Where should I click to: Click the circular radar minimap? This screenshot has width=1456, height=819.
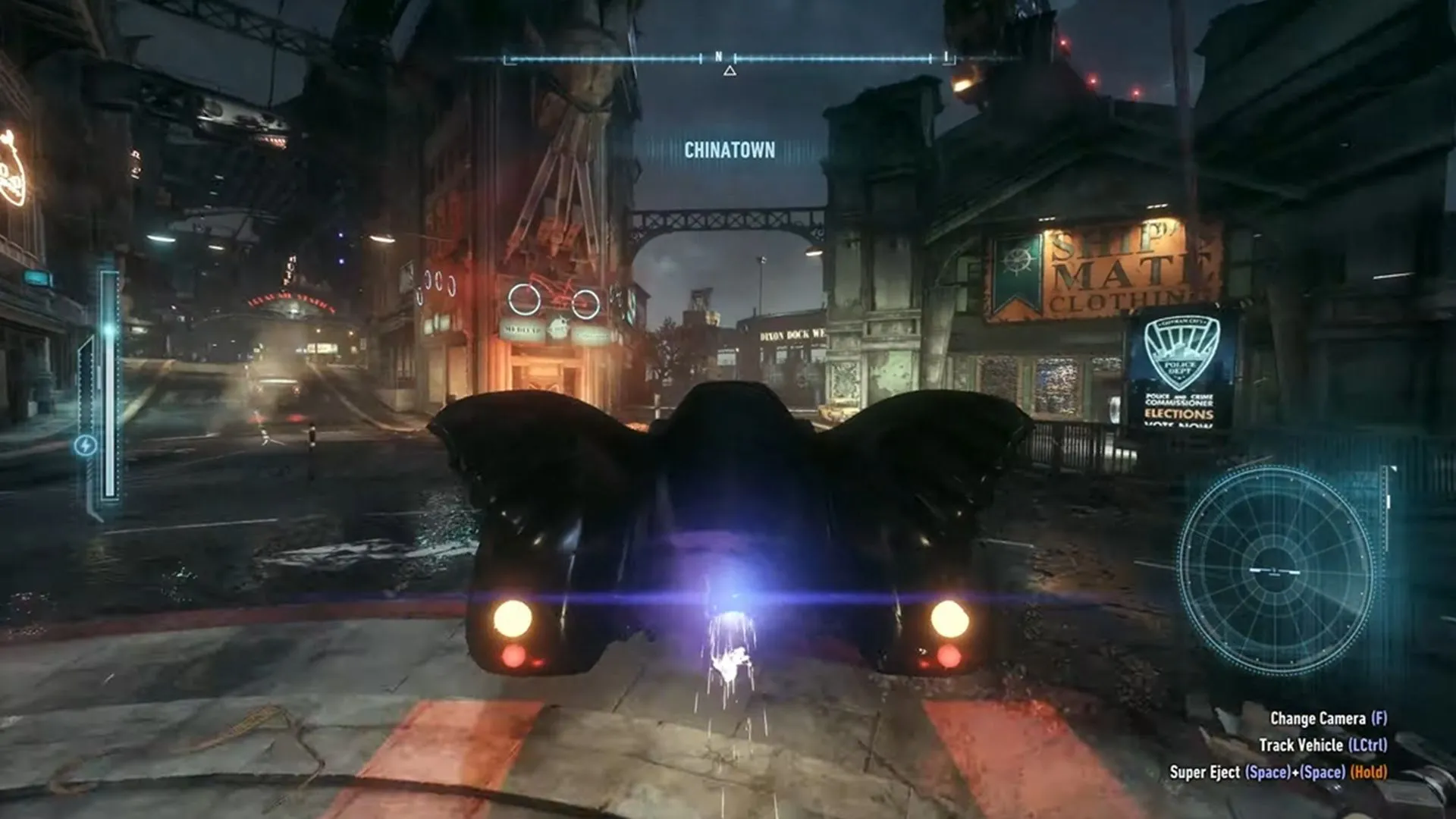click(x=1276, y=570)
